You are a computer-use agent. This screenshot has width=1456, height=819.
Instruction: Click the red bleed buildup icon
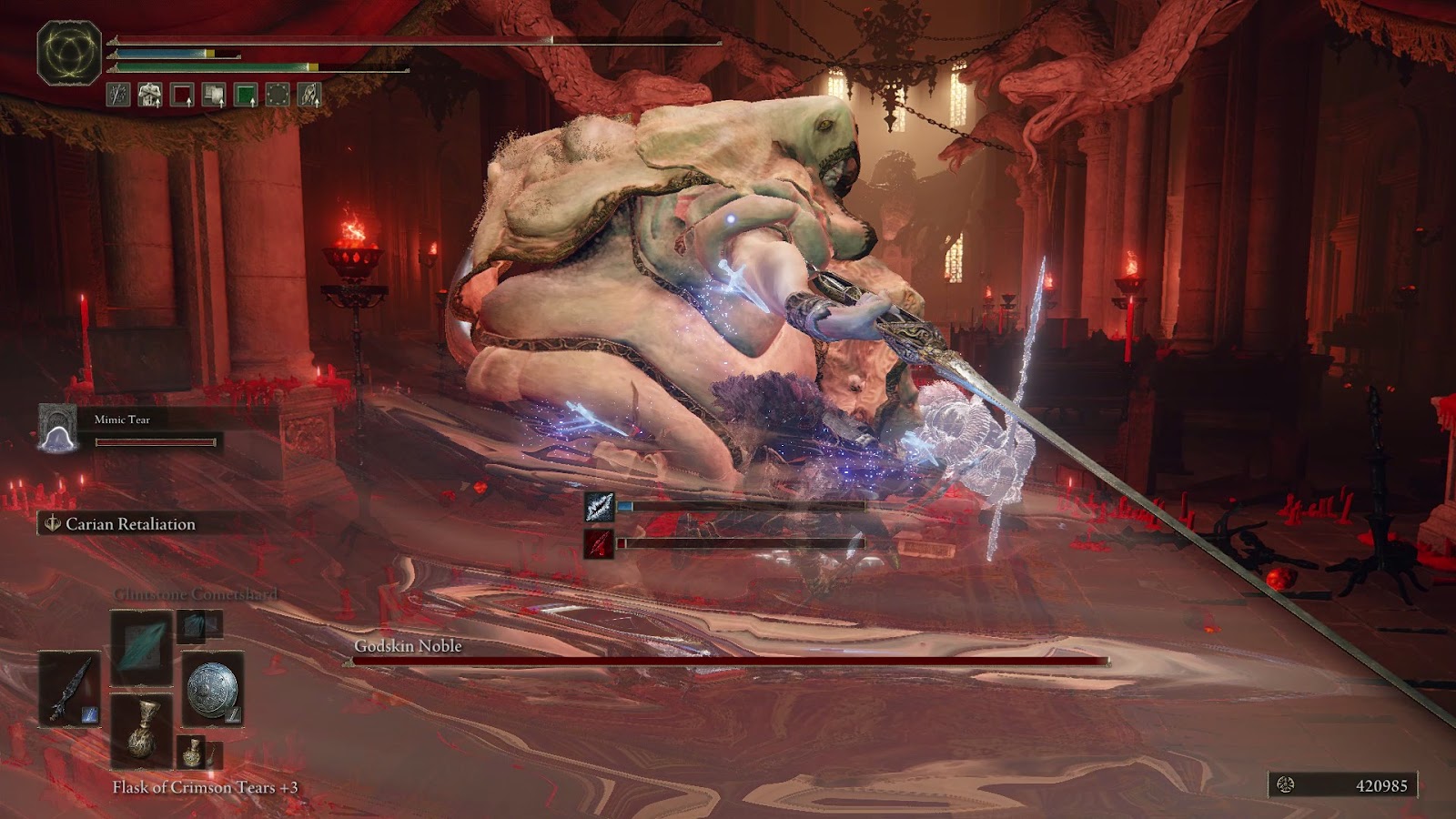click(599, 543)
